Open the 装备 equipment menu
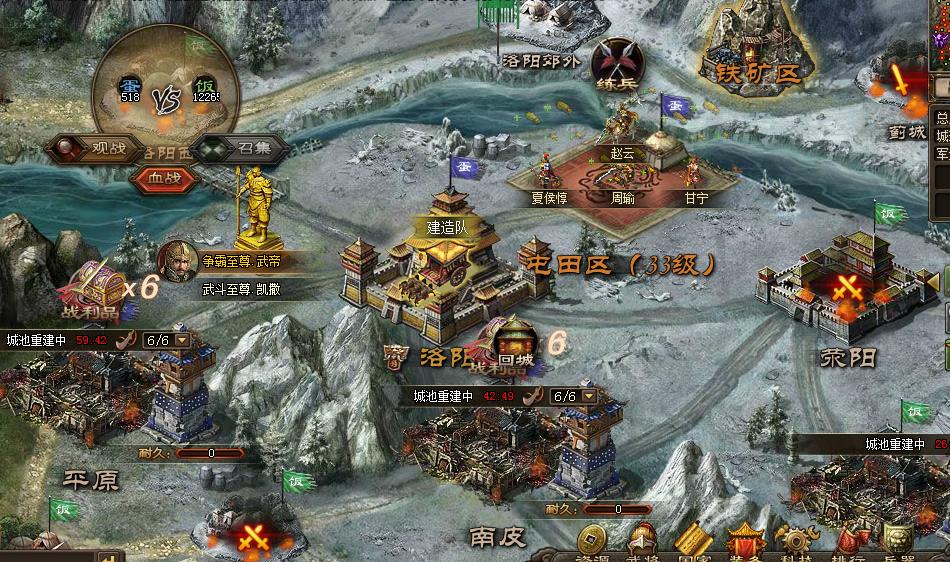950x562 pixels. [745, 541]
